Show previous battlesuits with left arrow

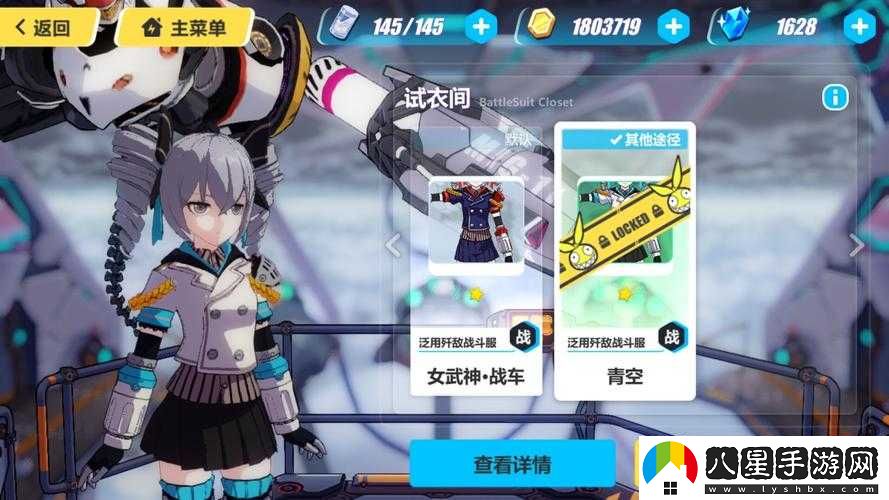pos(393,244)
